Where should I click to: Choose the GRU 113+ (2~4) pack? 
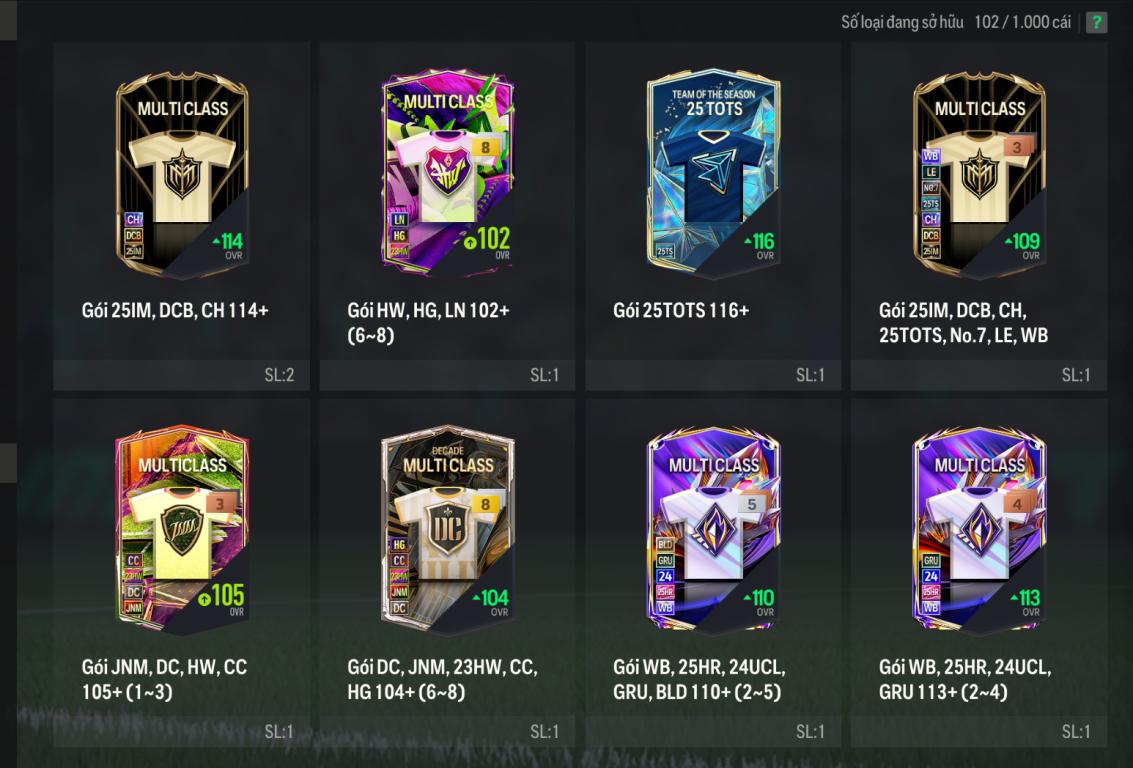[979, 532]
